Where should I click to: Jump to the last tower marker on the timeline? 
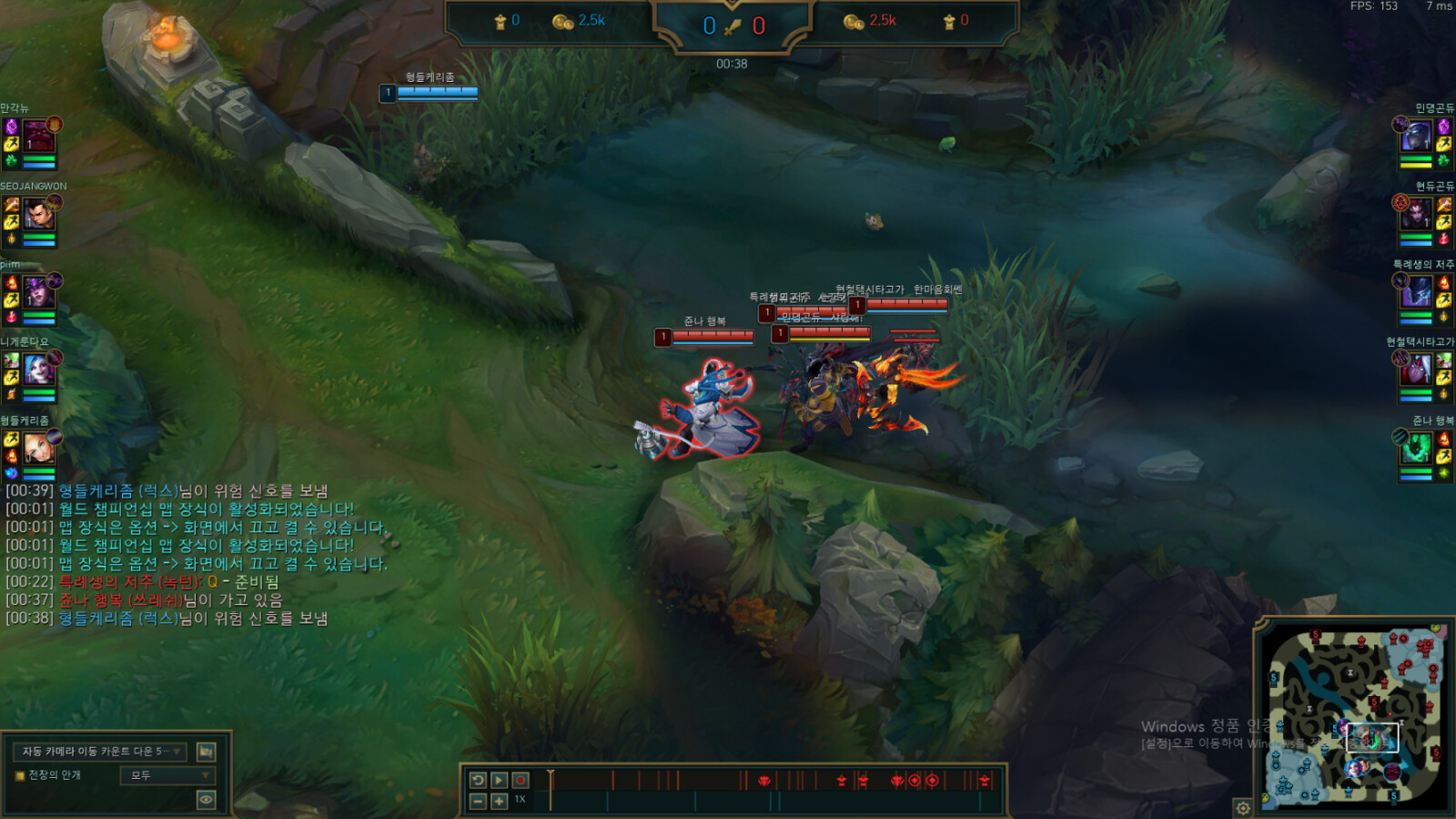tap(984, 780)
